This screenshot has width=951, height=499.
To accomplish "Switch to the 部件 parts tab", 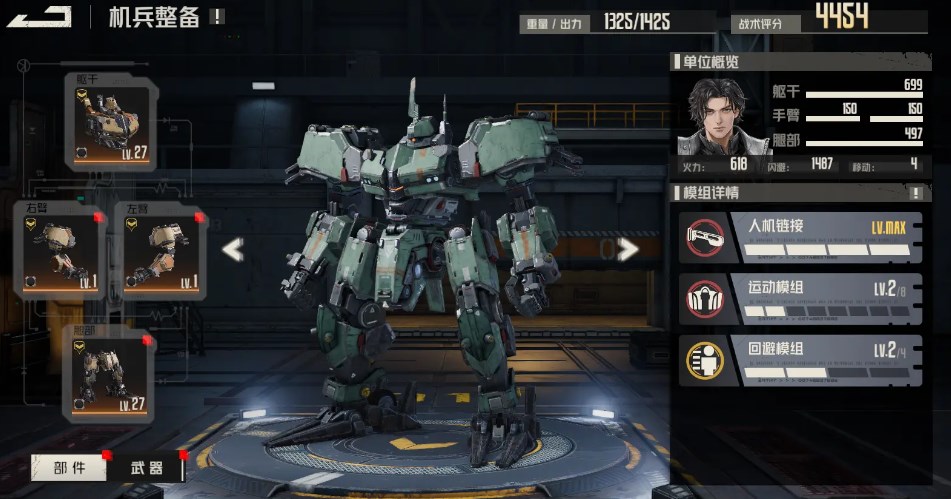I will tap(69, 467).
